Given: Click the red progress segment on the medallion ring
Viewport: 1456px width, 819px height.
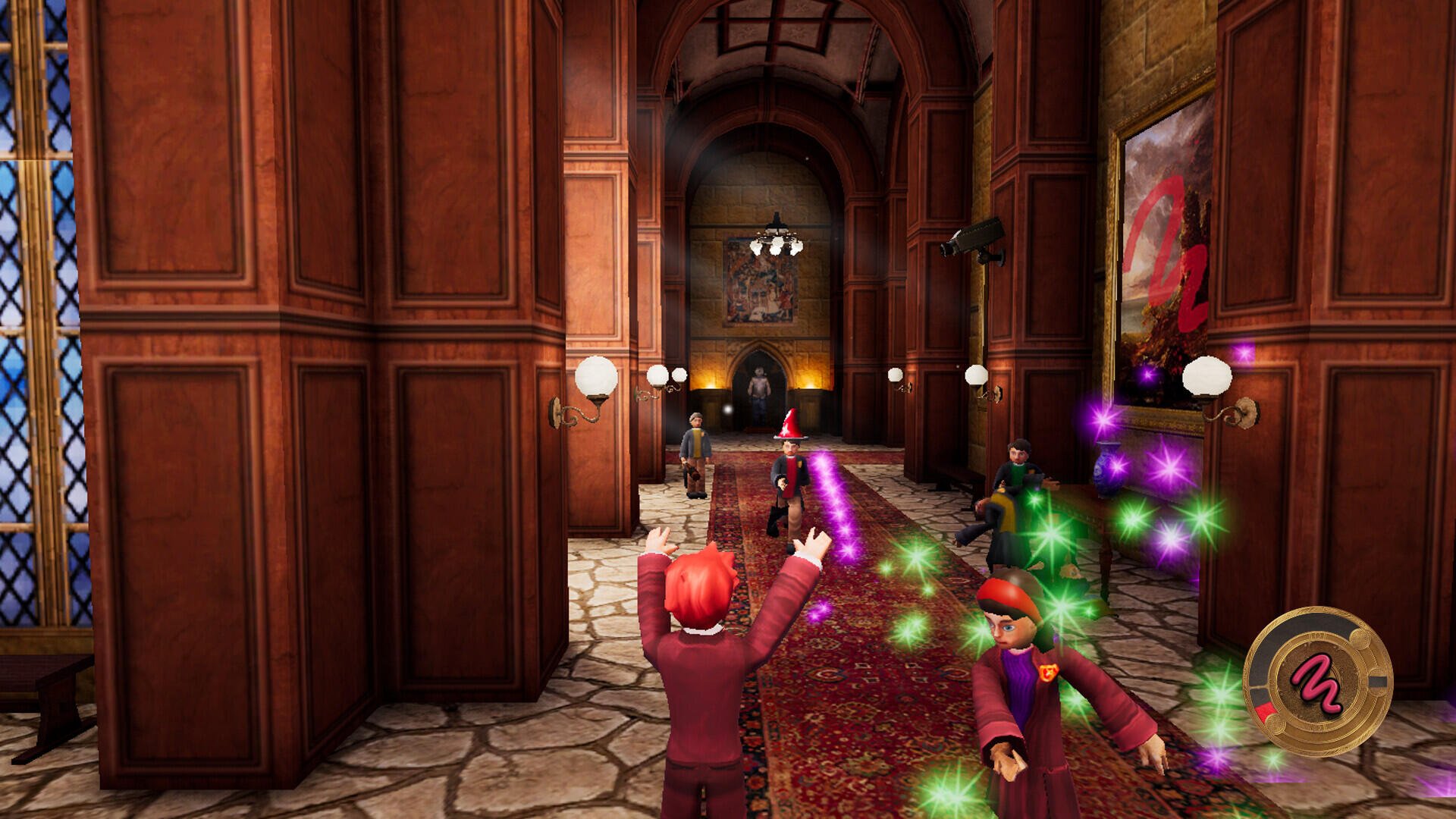Looking at the screenshot, I should 1266,711.
